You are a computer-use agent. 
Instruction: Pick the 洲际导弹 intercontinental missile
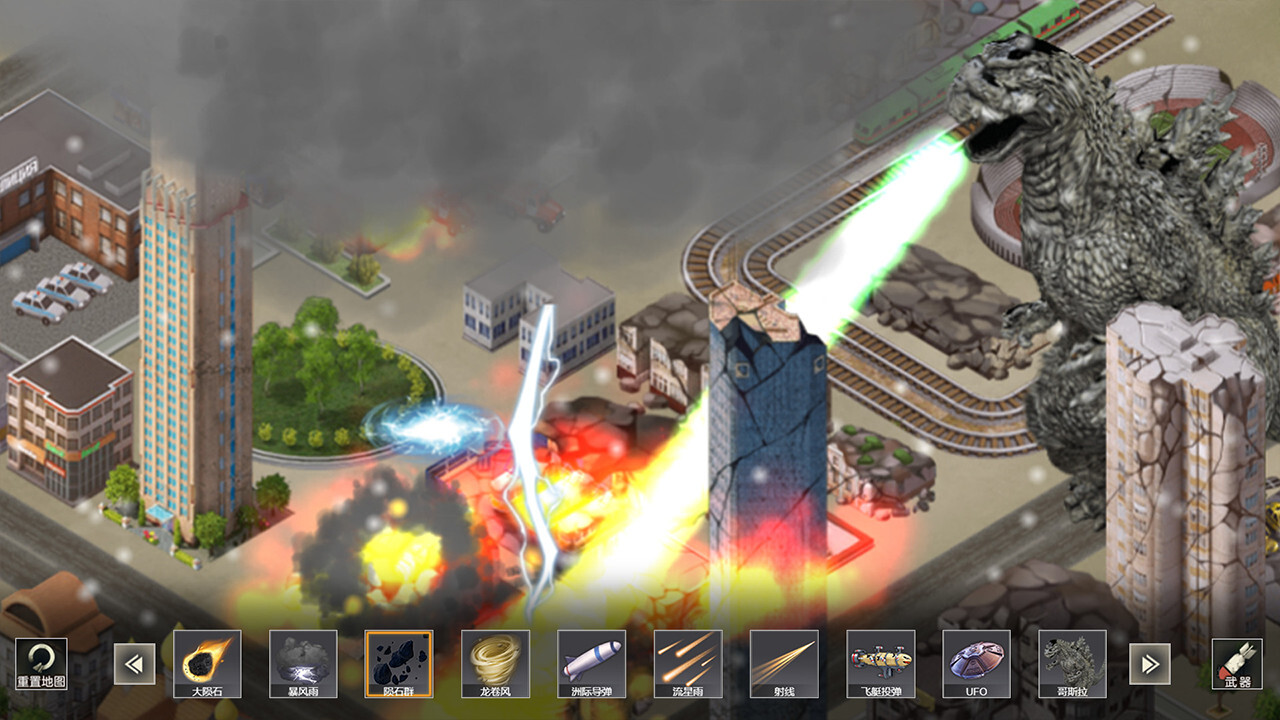coord(591,663)
